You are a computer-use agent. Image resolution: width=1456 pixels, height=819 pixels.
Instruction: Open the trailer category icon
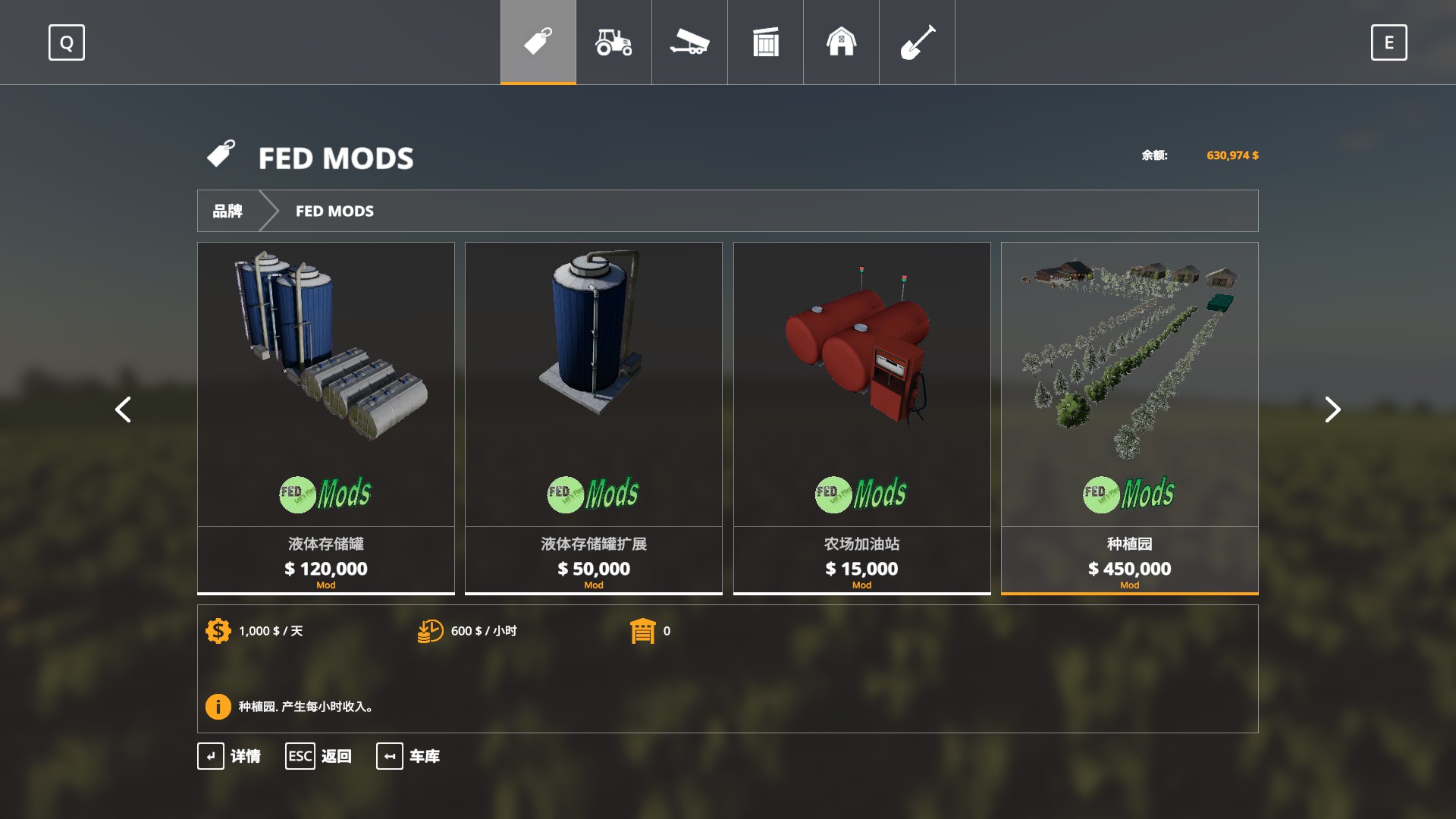[689, 42]
